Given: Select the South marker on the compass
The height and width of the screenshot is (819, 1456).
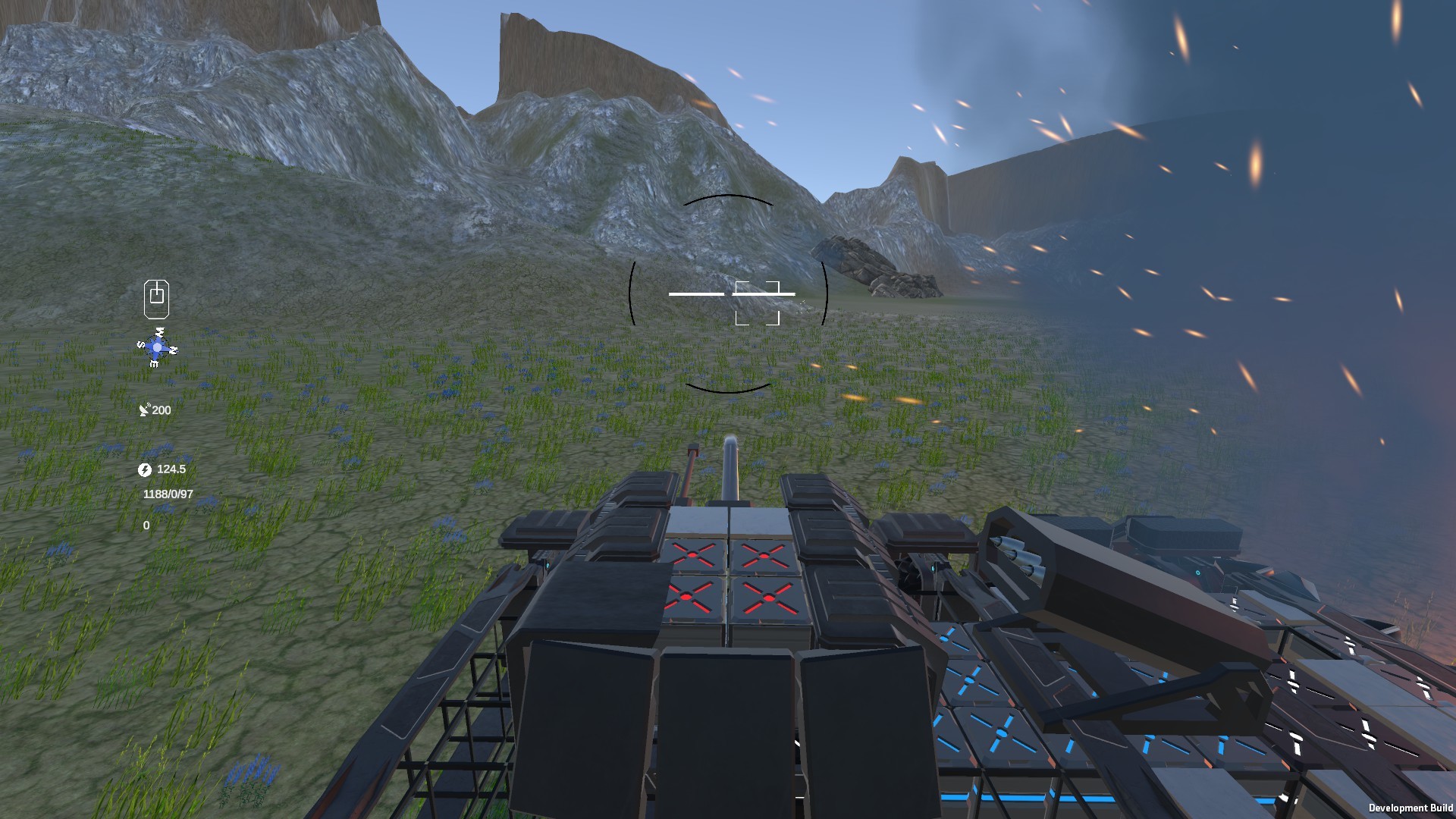Looking at the screenshot, I should [141, 345].
